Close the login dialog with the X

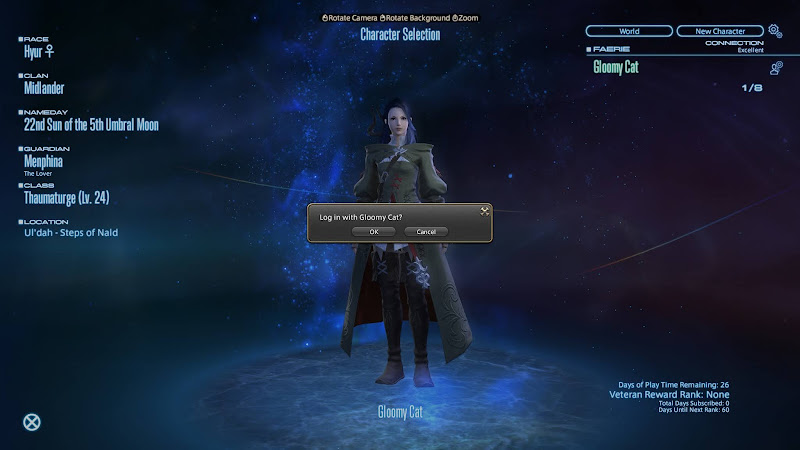483,210
